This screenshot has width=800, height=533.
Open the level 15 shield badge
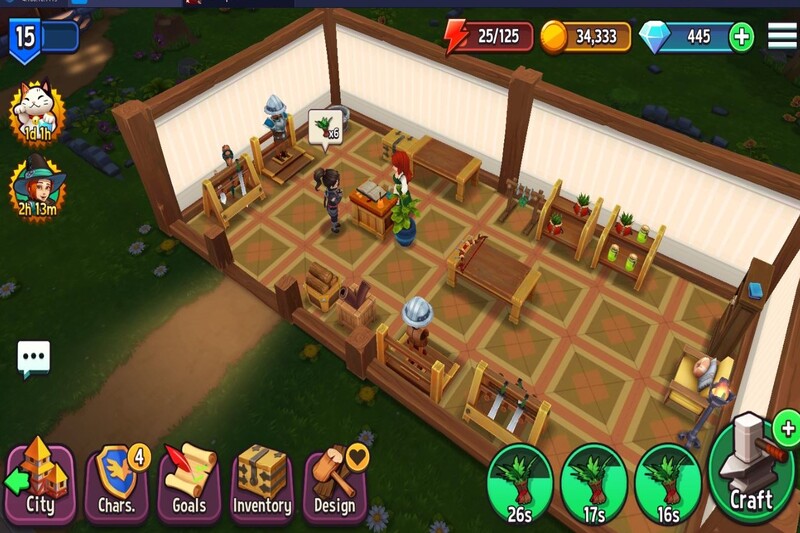coord(26,39)
